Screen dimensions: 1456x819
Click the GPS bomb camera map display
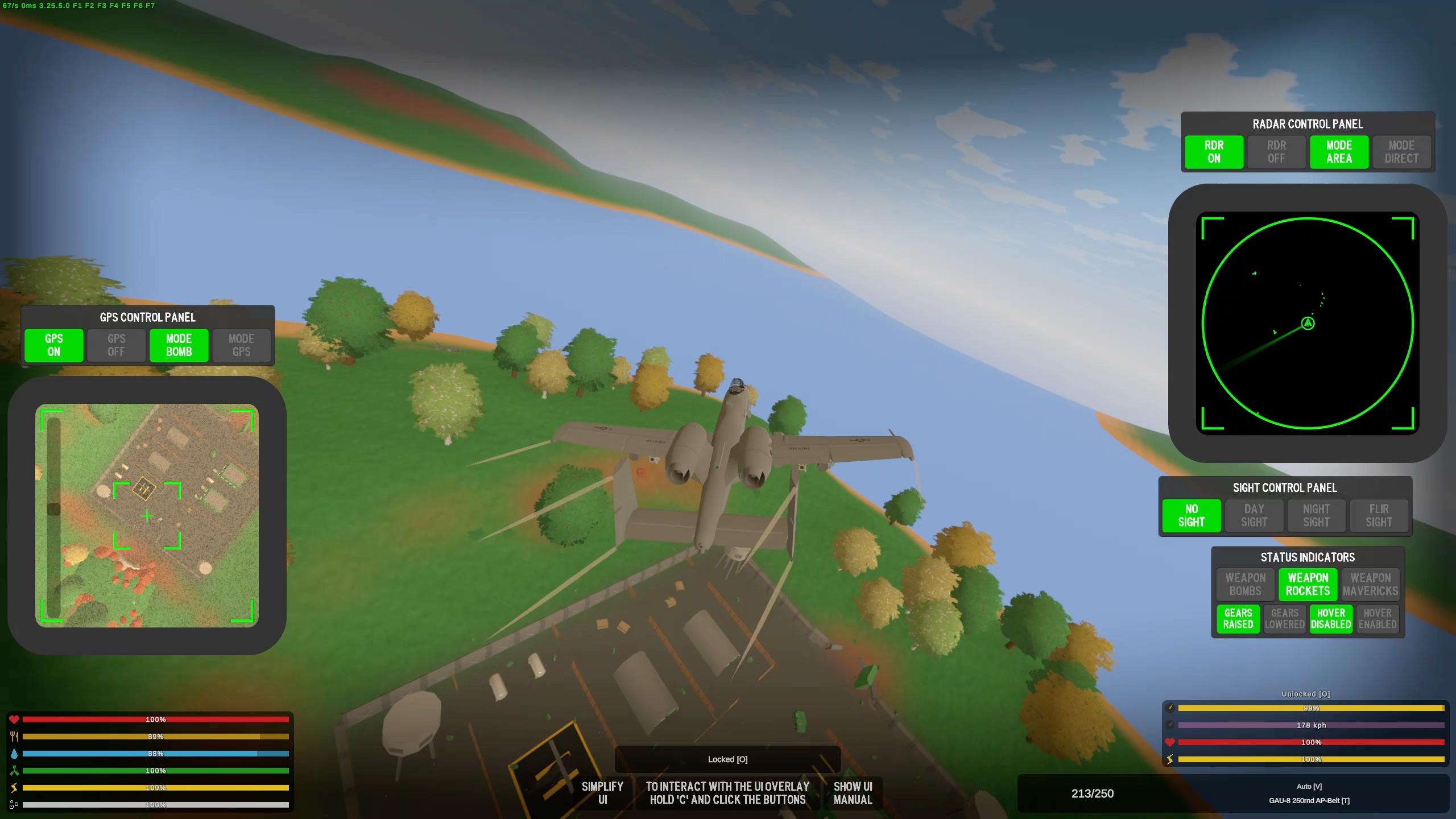click(147, 515)
